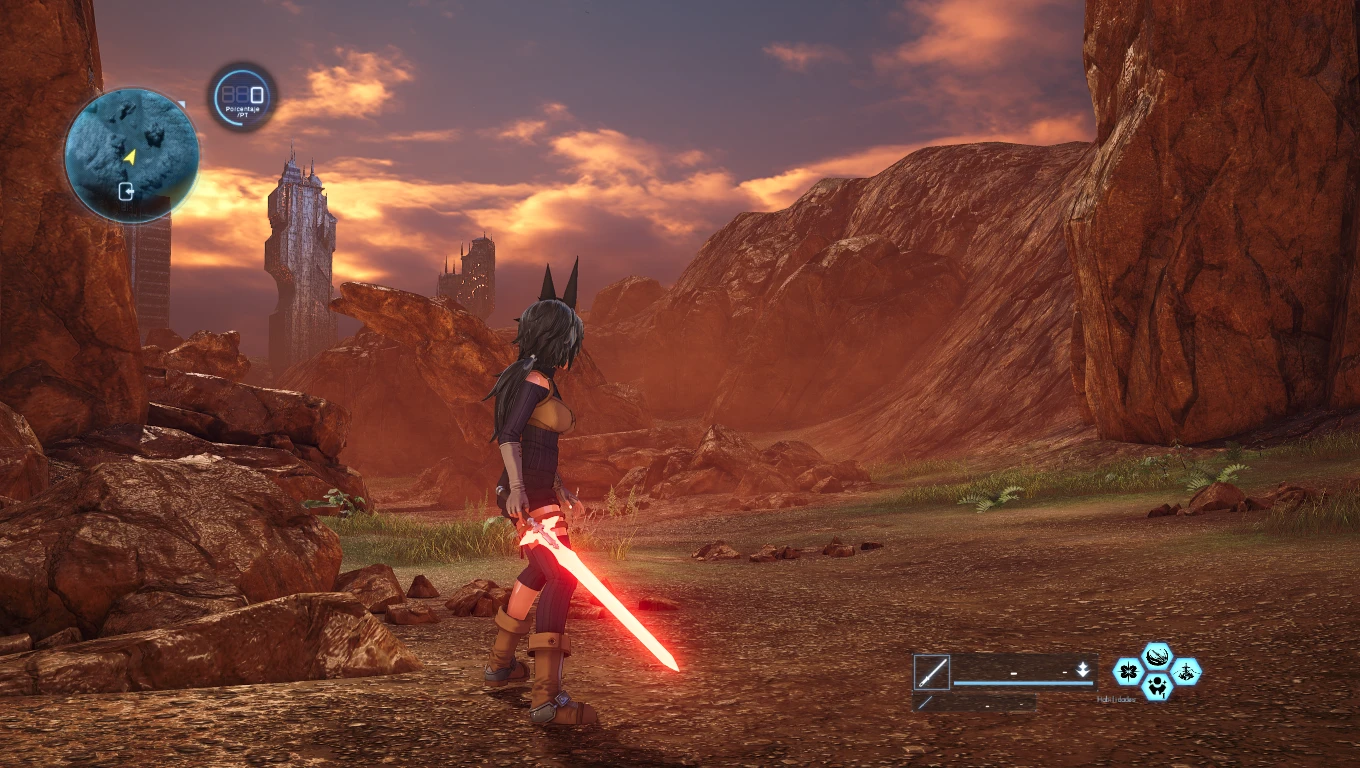Activate the slash arc skill hexagon
This screenshot has height=768, width=1360.
coord(1157,656)
